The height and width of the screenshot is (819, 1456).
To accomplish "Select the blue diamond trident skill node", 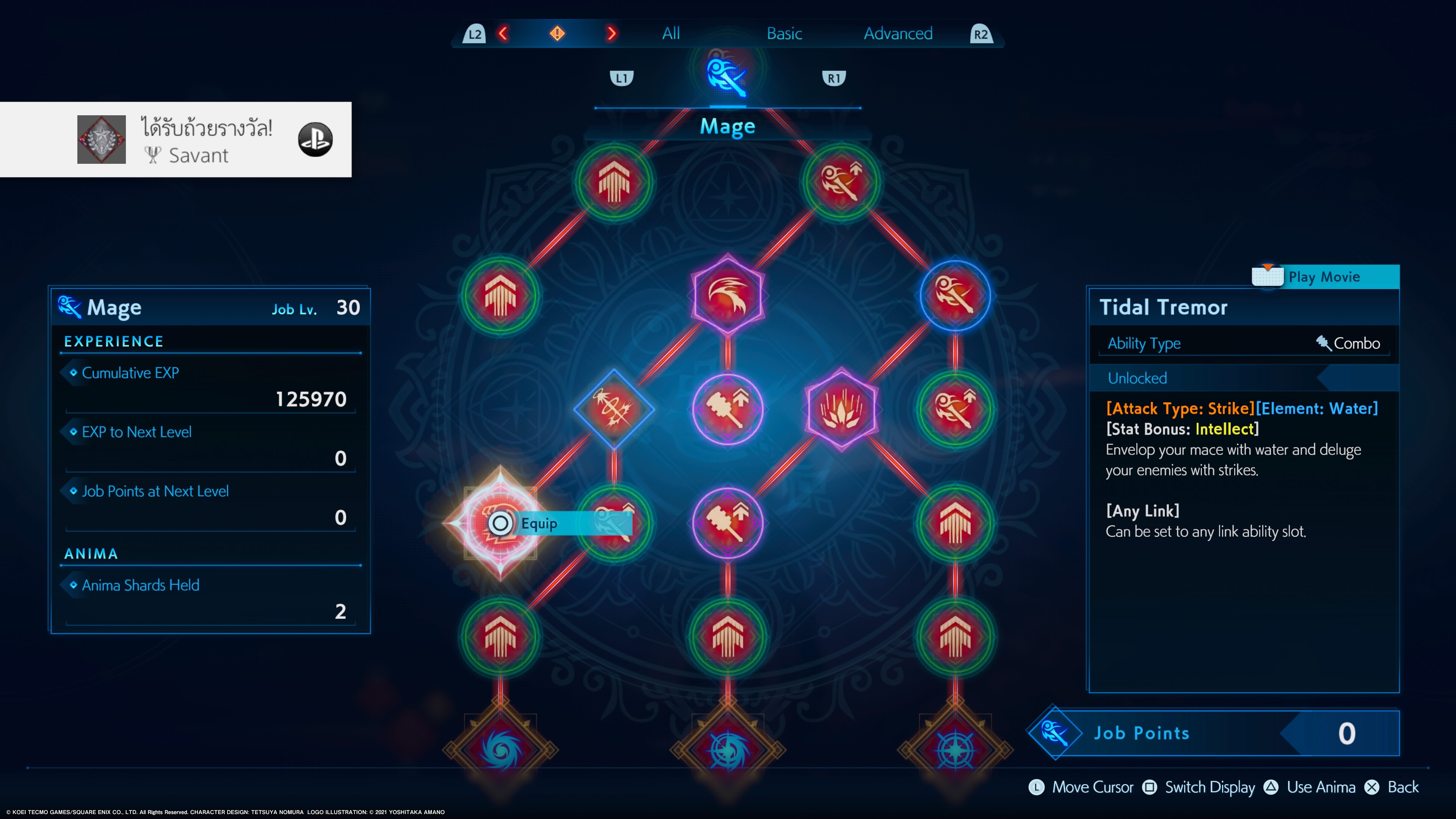I will [614, 409].
